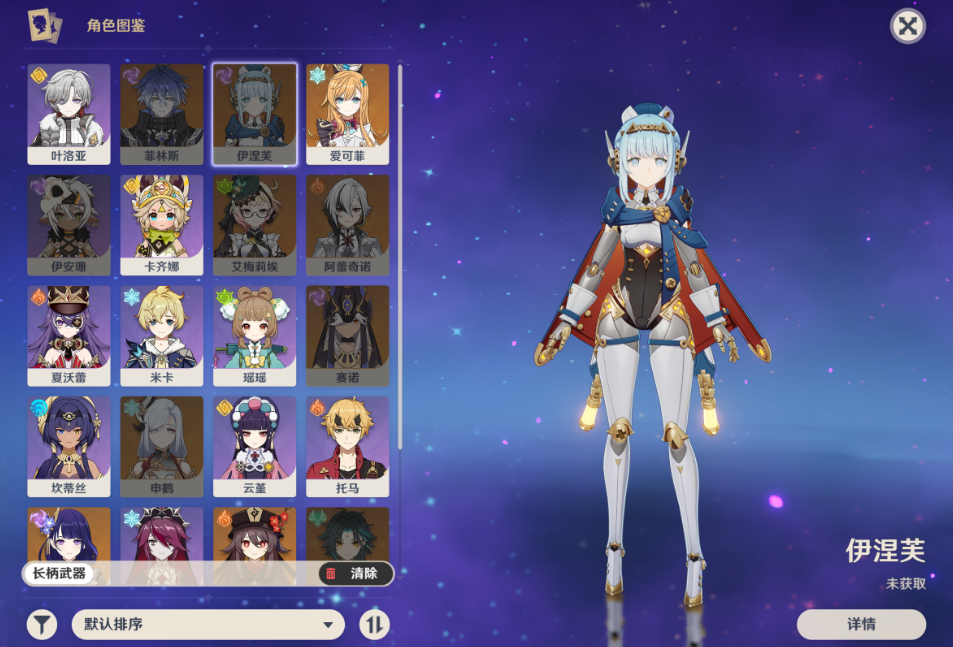
Task: Toggle the sort order arrows button
Action: coord(374,625)
